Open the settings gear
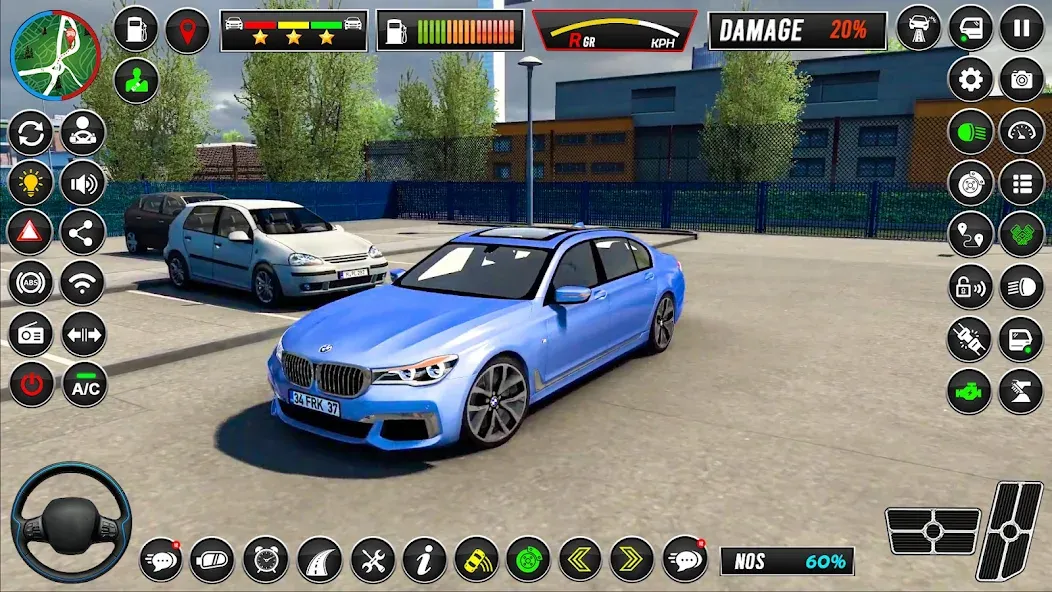1052x592 pixels. click(x=970, y=79)
